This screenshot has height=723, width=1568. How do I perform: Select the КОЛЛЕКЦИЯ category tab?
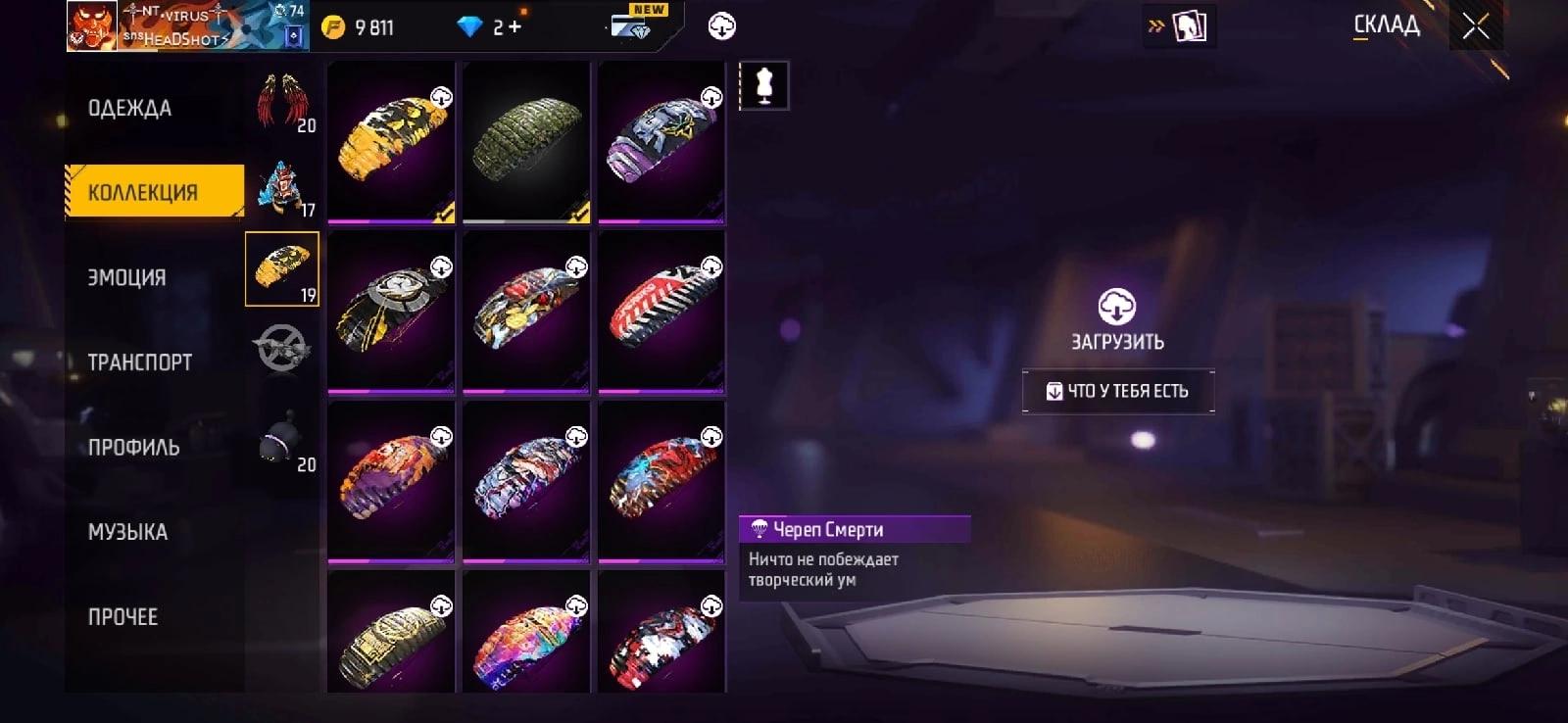coord(144,192)
